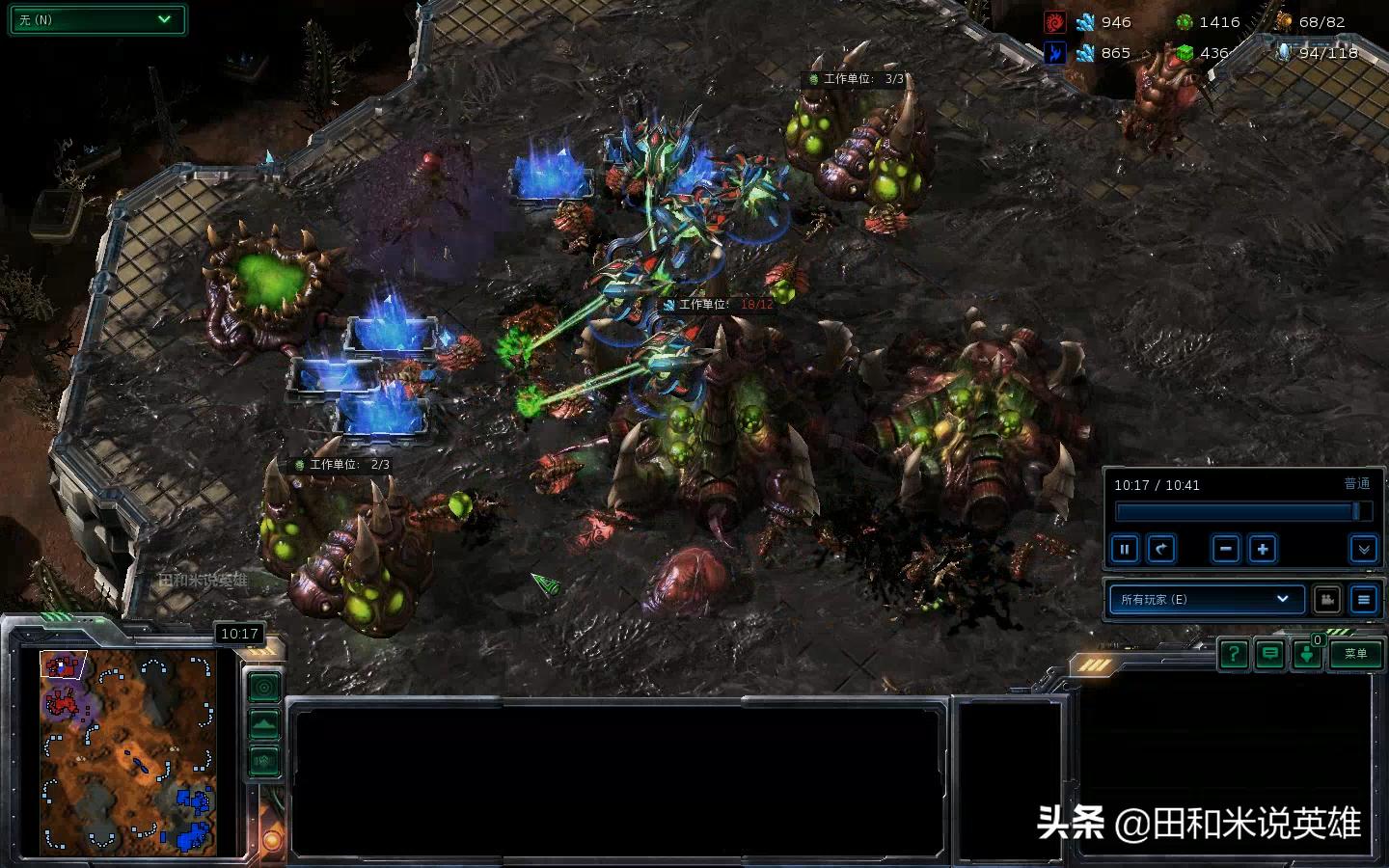
Task: Click the help question mark icon
Action: pyautogui.click(x=1234, y=655)
